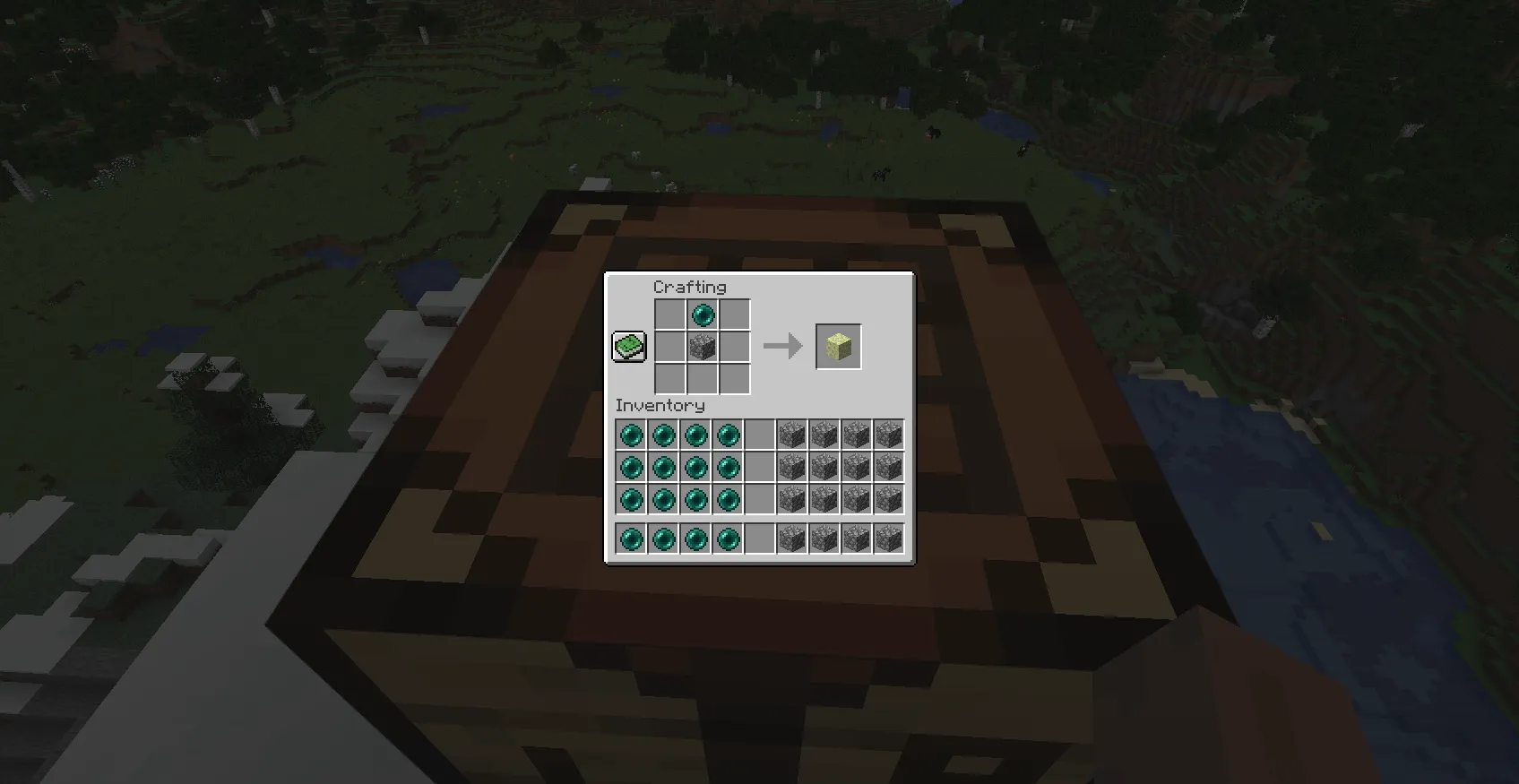
Task: Click the Crafting title label
Action: click(x=690, y=287)
